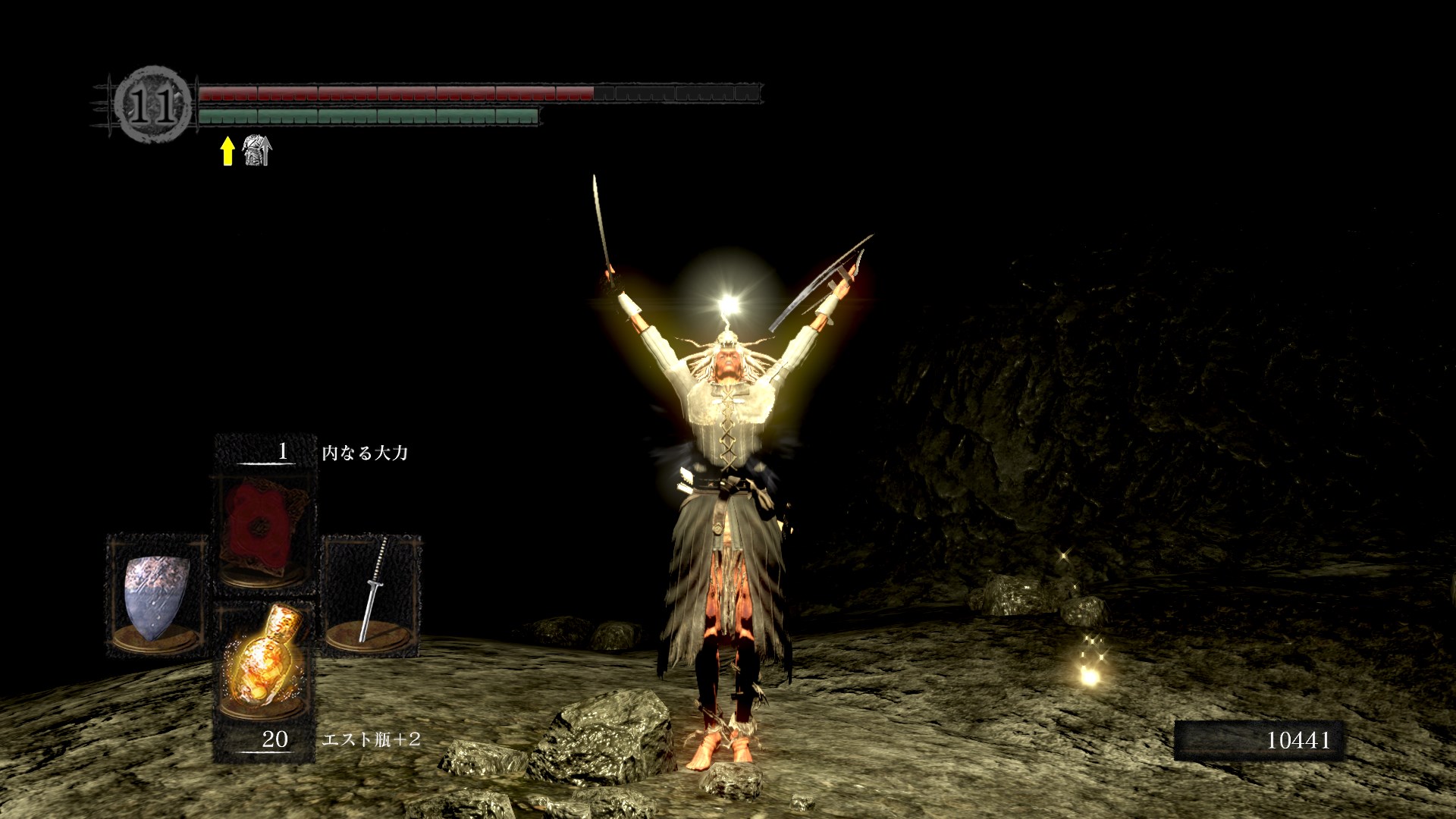Image resolution: width=1456 pixels, height=819 pixels.
Task: Choose the left-hand shield slot
Action: point(157,595)
